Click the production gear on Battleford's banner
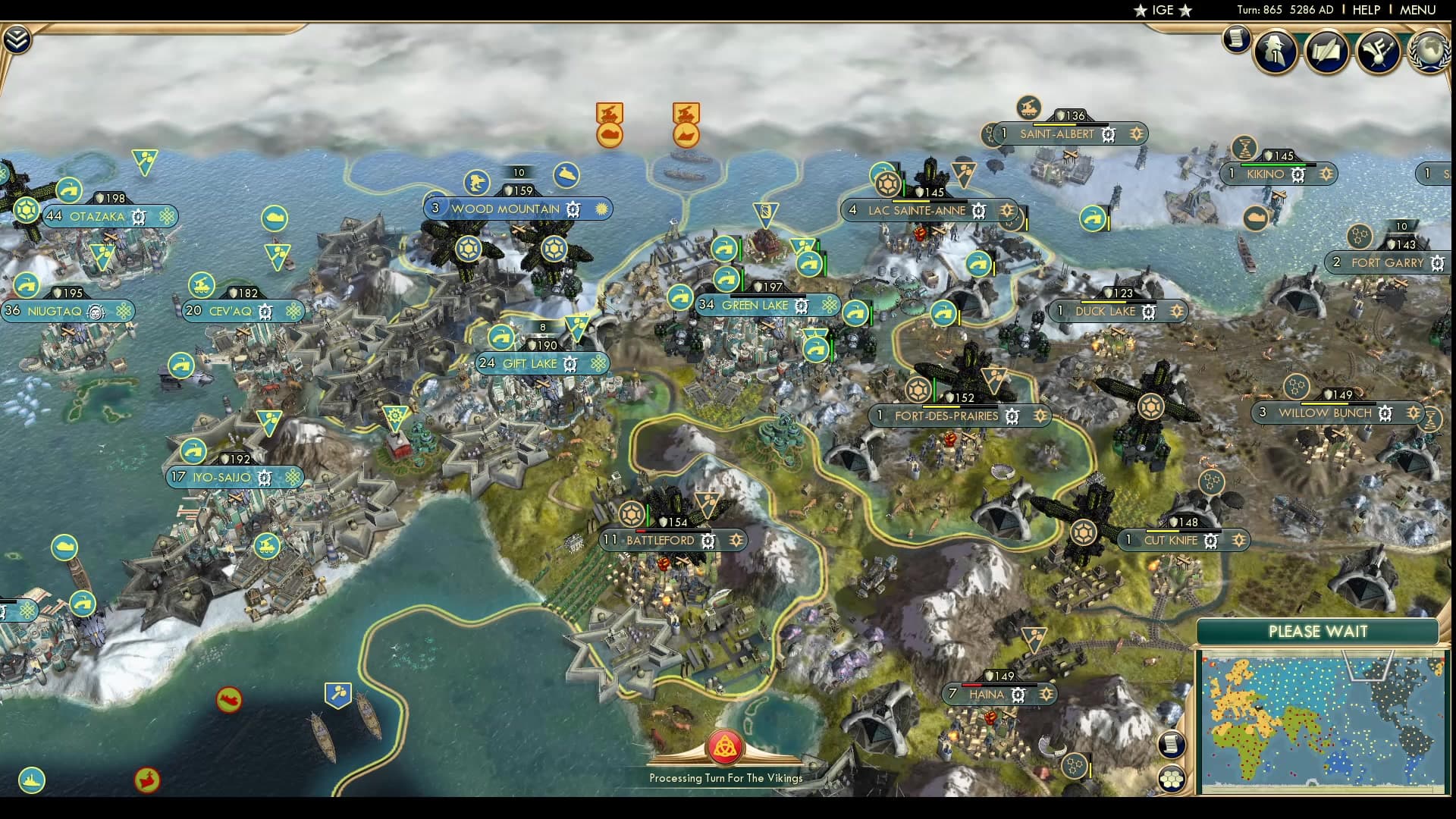Screen dimensions: 1456x819 point(708,541)
